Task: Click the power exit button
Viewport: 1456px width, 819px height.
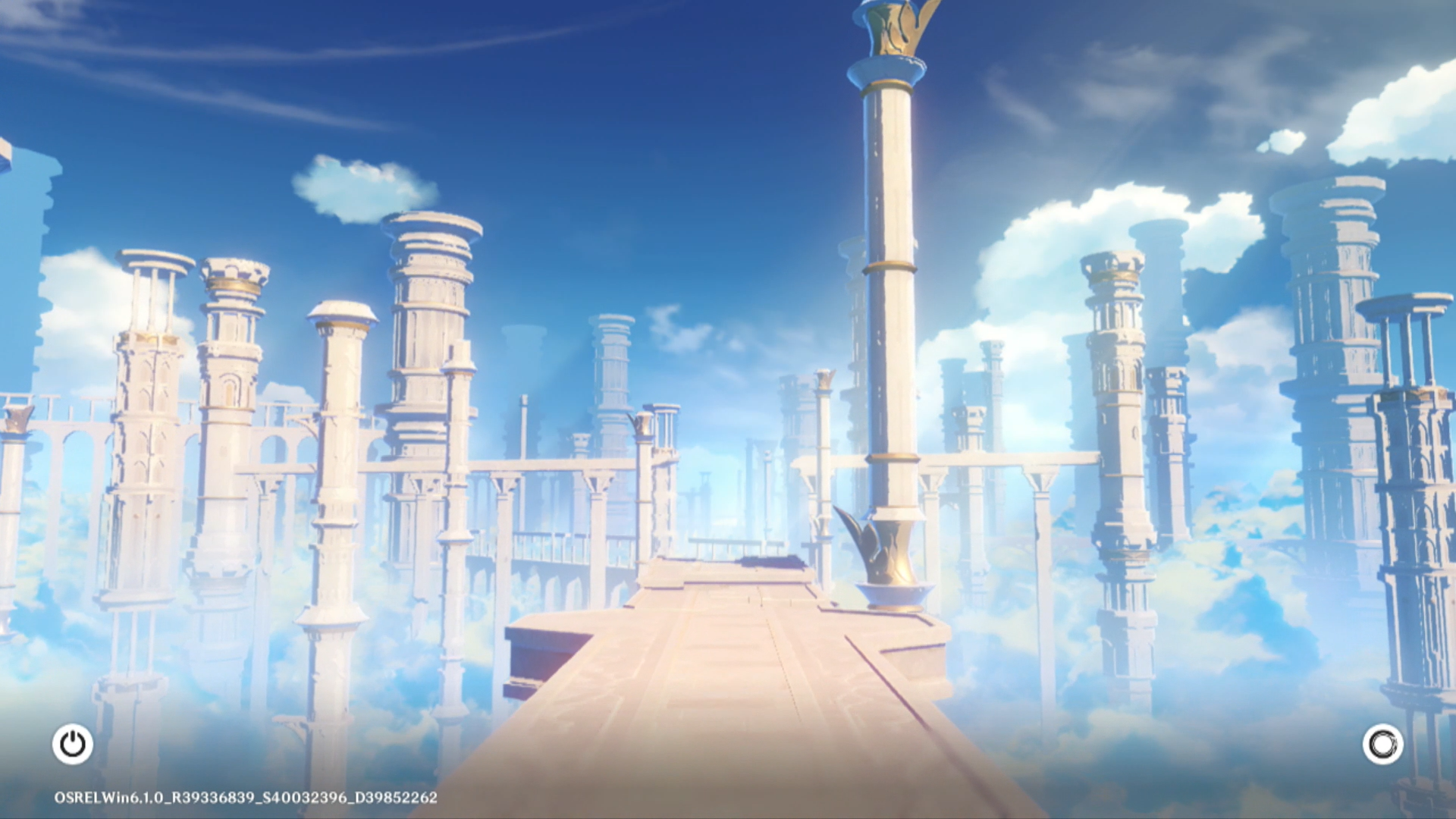Action: click(73, 744)
